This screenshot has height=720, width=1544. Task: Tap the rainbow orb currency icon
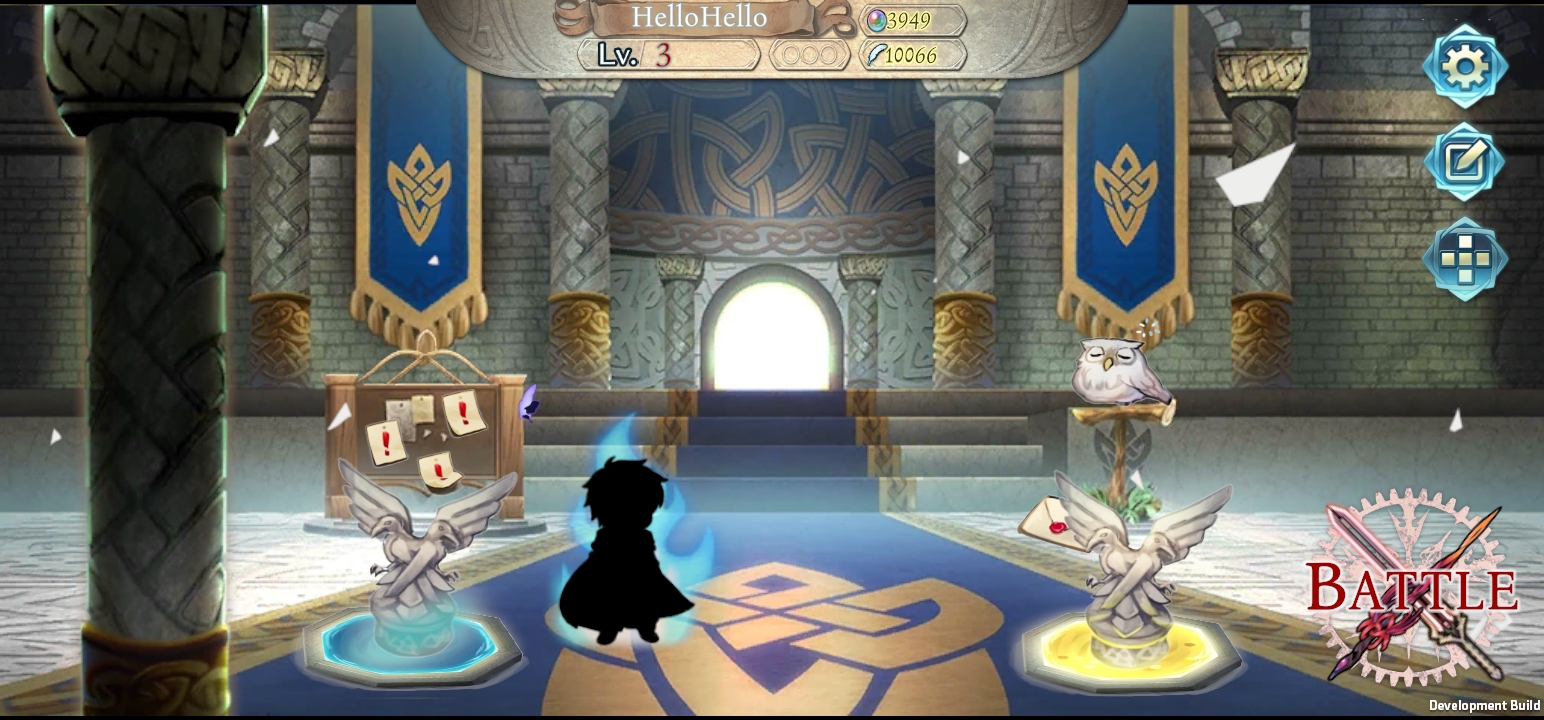click(874, 20)
